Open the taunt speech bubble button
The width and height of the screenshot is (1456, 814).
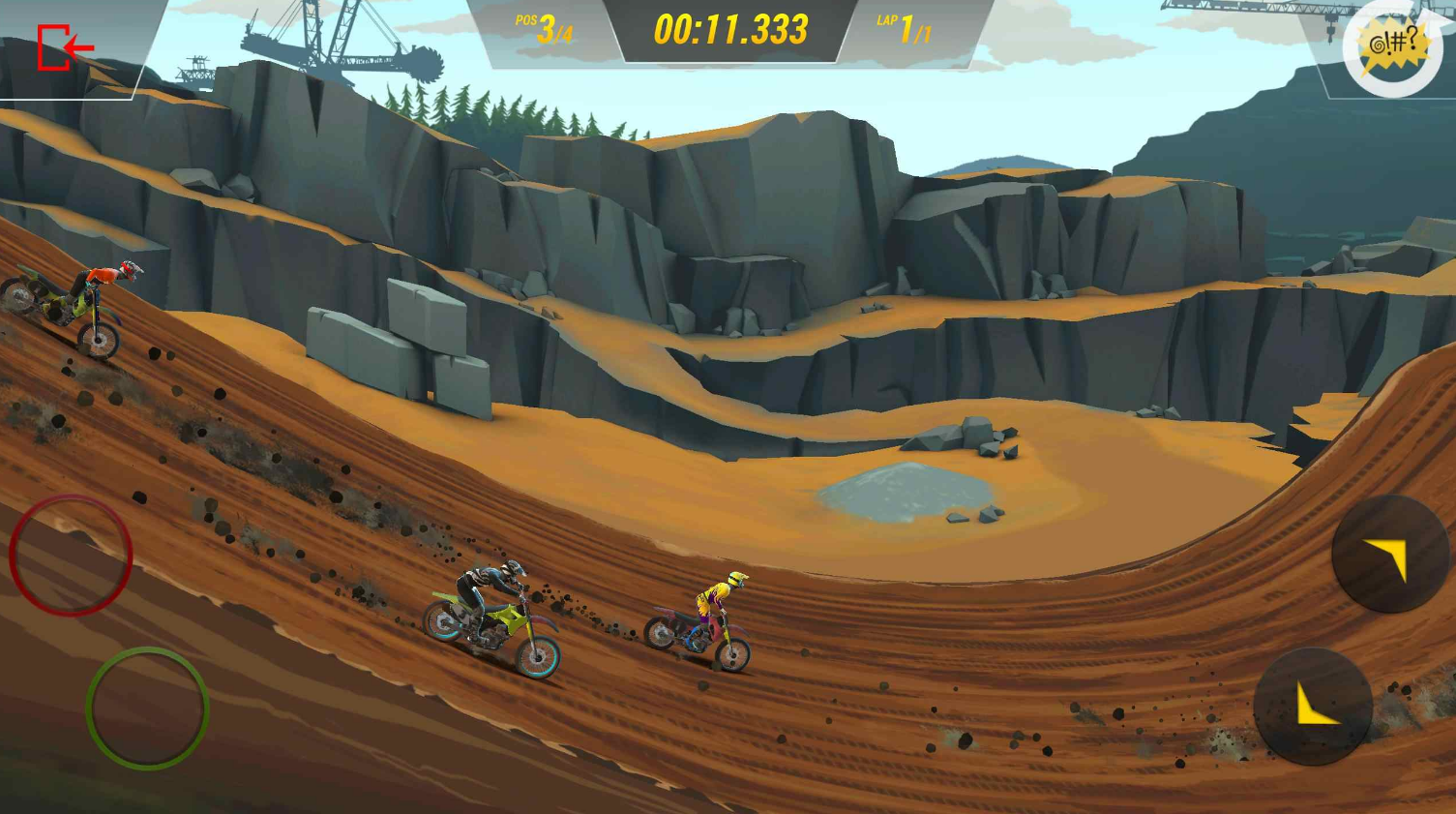(1392, 47)
